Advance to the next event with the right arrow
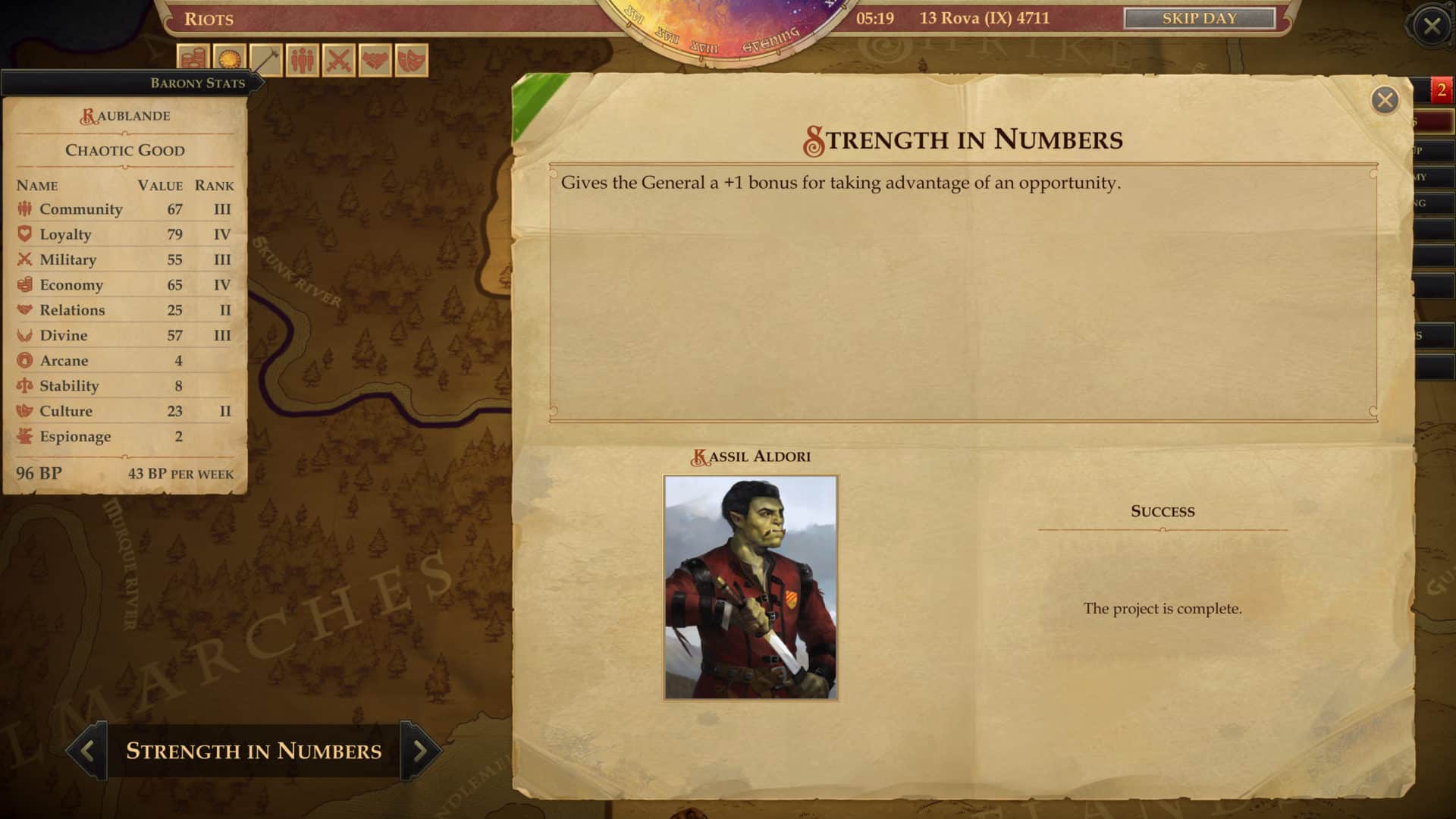Viewport: 1456px width, 819px height. point(420,751)
